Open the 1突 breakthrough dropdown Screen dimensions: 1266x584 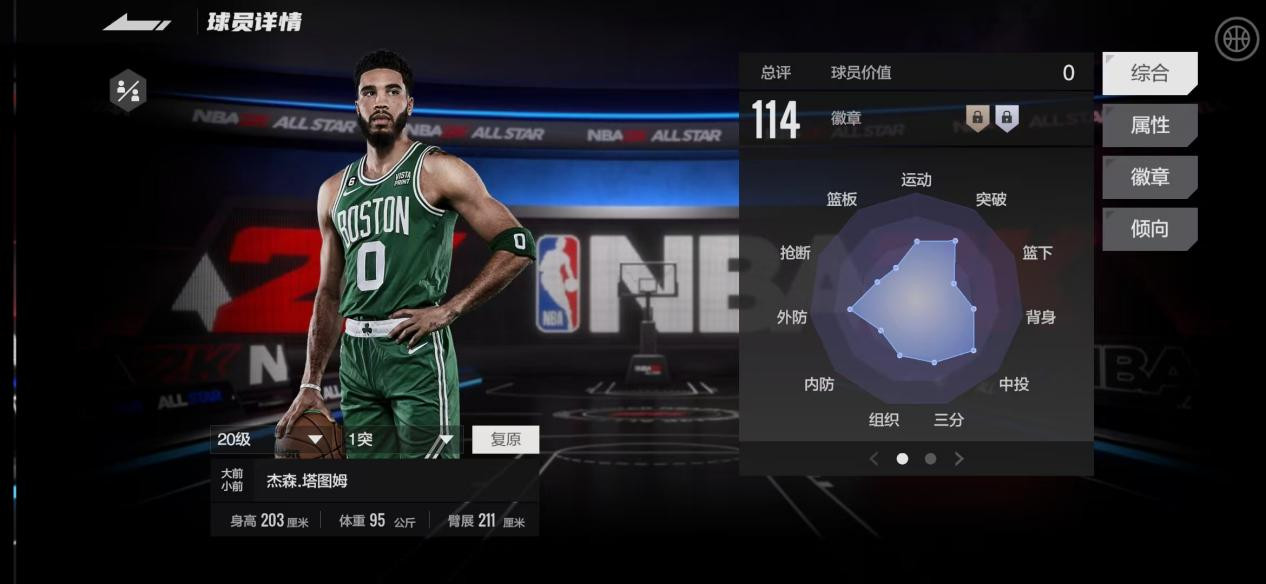tap(401, 439)
